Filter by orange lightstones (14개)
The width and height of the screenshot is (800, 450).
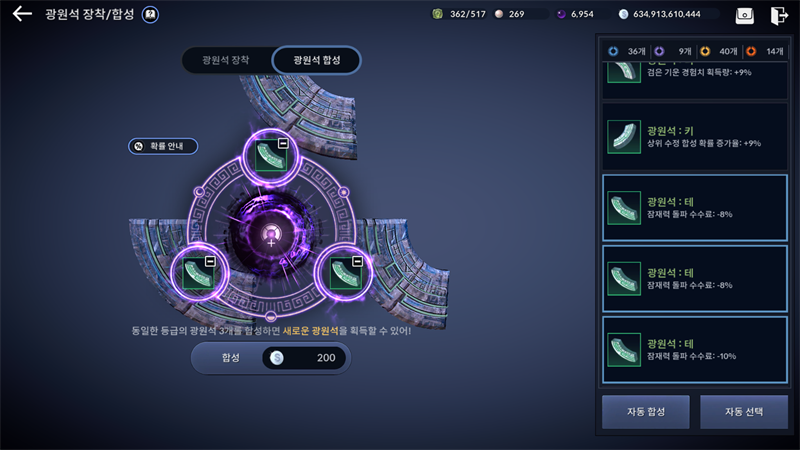tap(765, 51)
